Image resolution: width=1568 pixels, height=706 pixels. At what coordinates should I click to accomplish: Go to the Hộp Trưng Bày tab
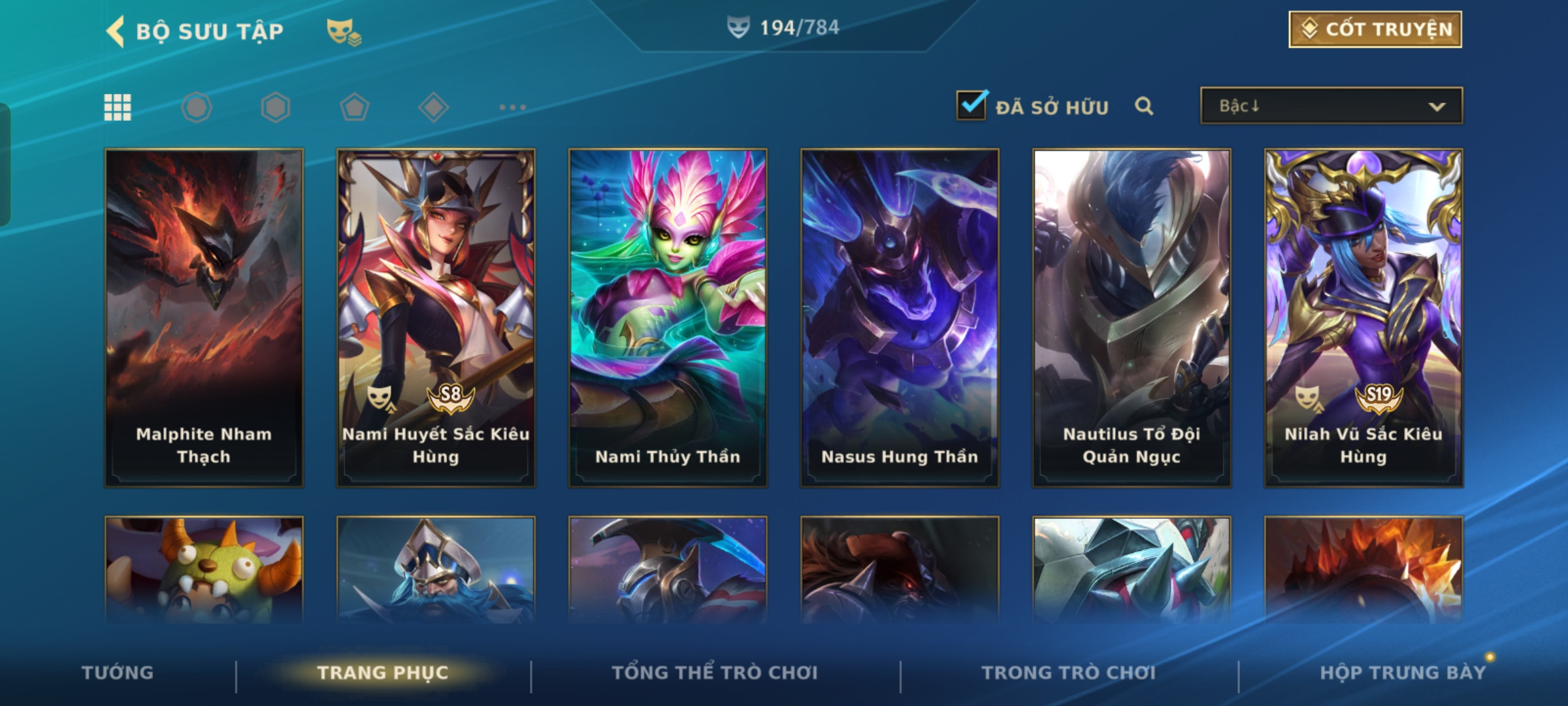pyautogui.click(x=1403, y=673)
